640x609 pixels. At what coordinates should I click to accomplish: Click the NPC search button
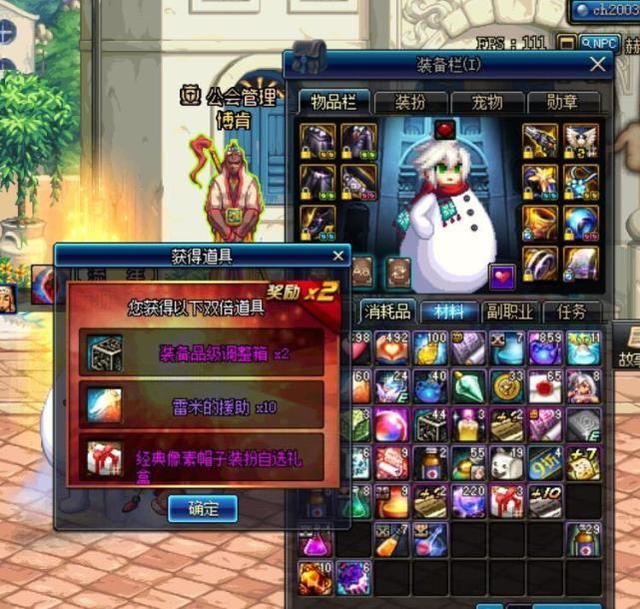[x=600, y=43]
